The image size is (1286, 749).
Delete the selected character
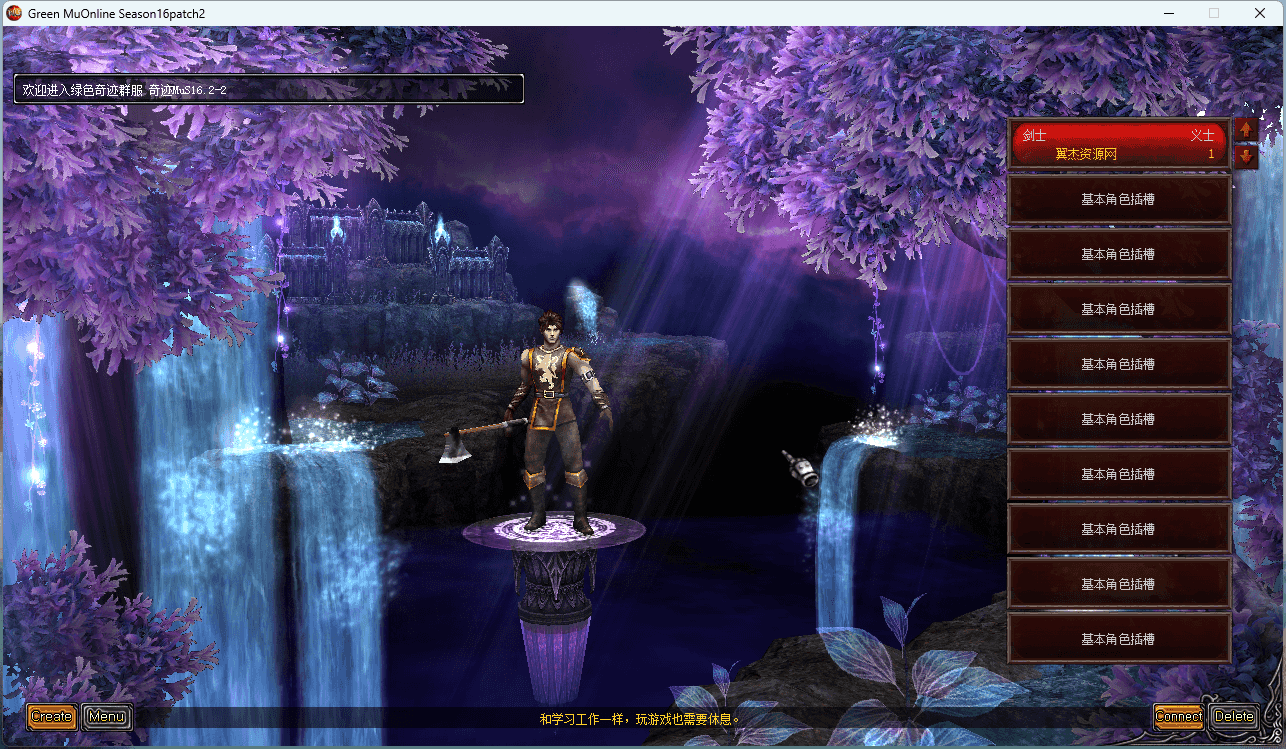pyautogui.click(x=1234, y=716)
